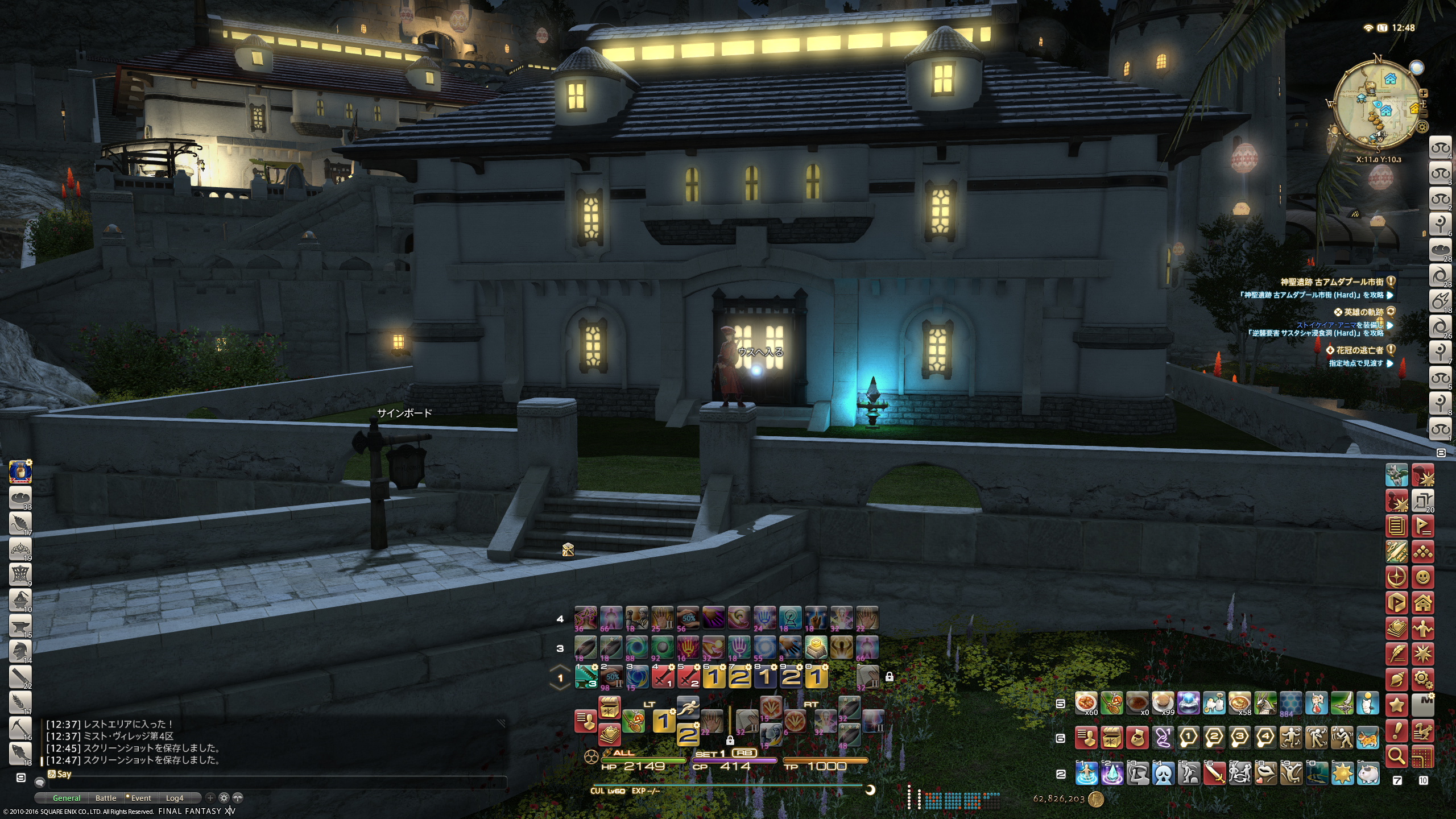Summon the leopard cat minion
1456x819 pixels.
[1368, 738]
